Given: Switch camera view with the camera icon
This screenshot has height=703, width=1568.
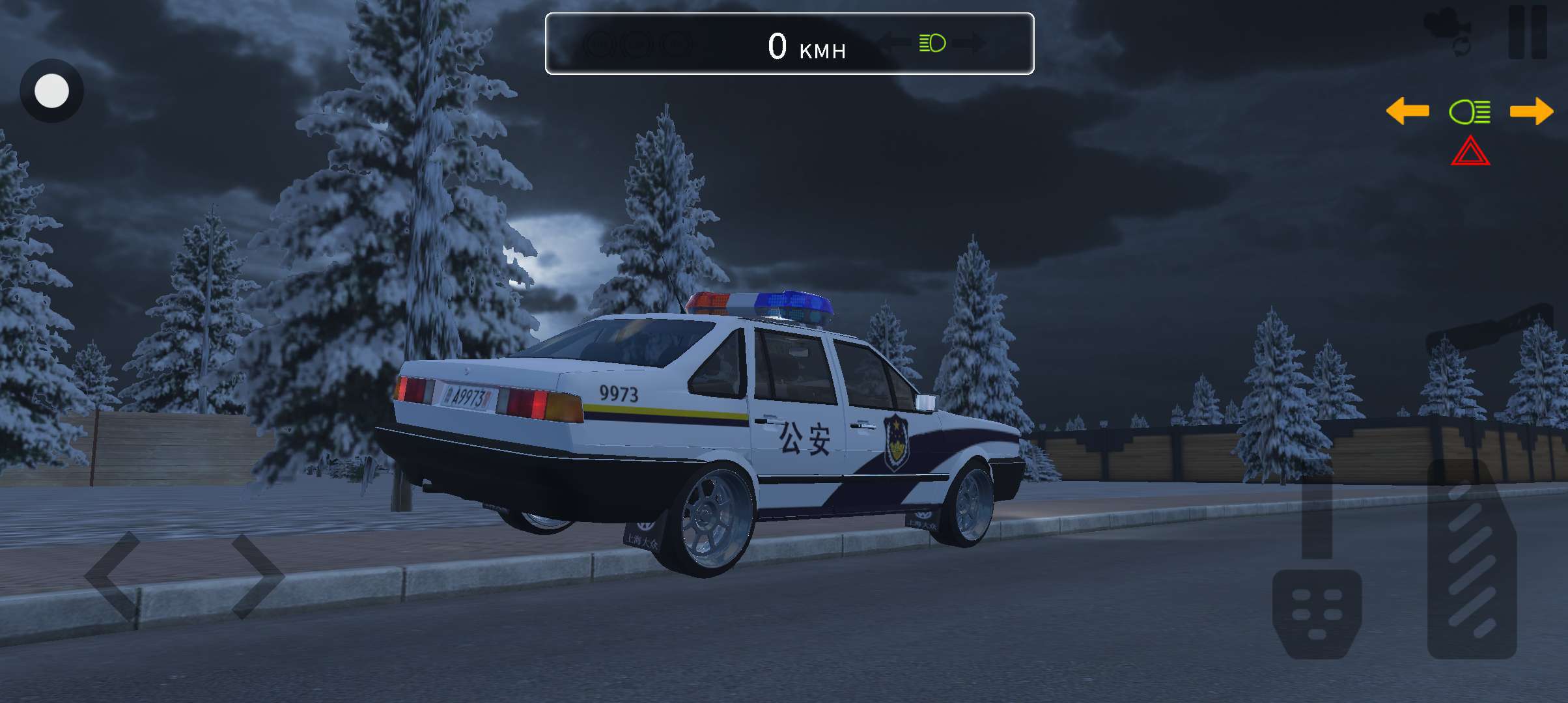Looking at the screenshot, I should [x=1448, y=31].
